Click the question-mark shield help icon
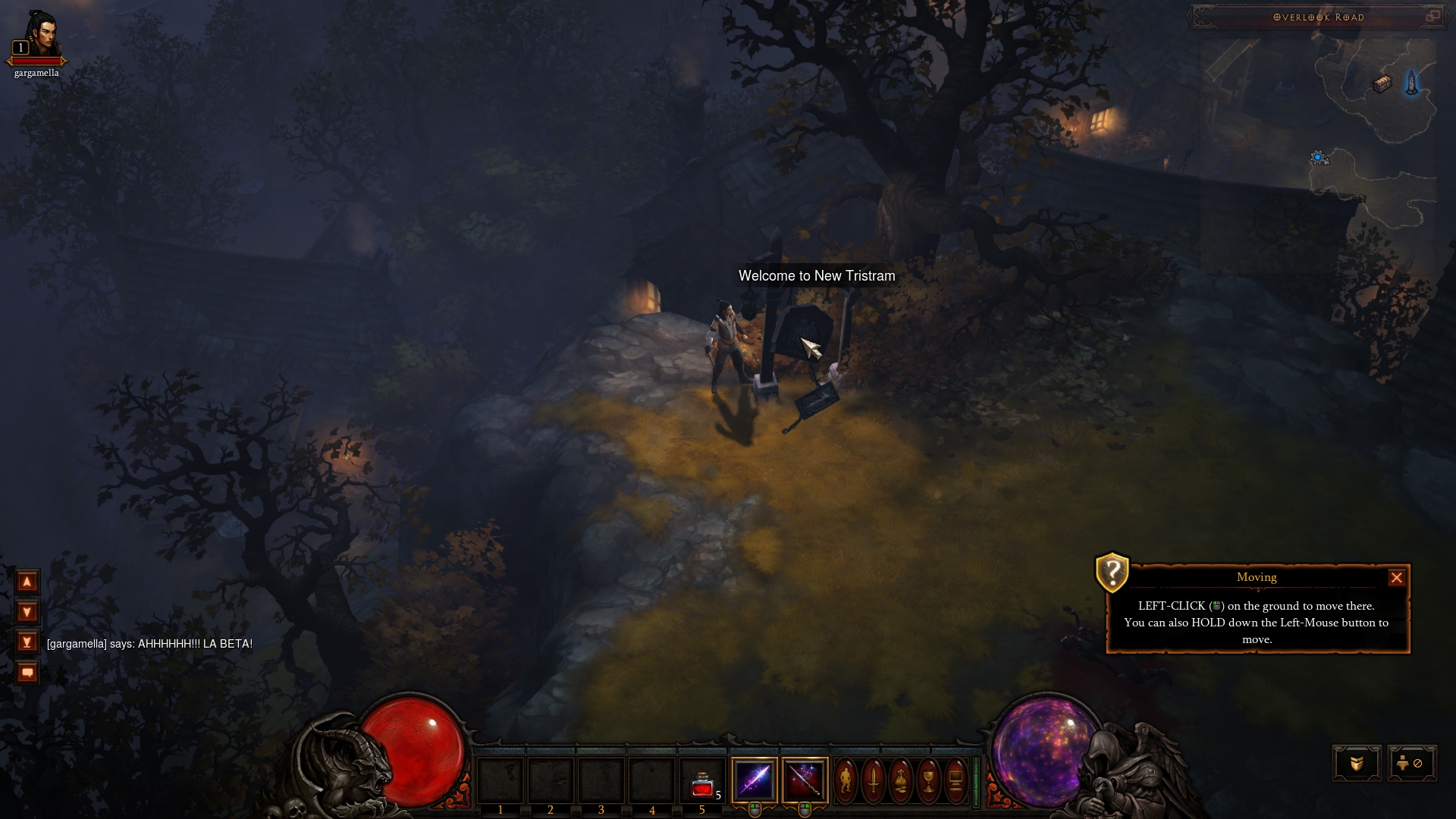This screenshot has height=819, width=1456. point(1112,573)
